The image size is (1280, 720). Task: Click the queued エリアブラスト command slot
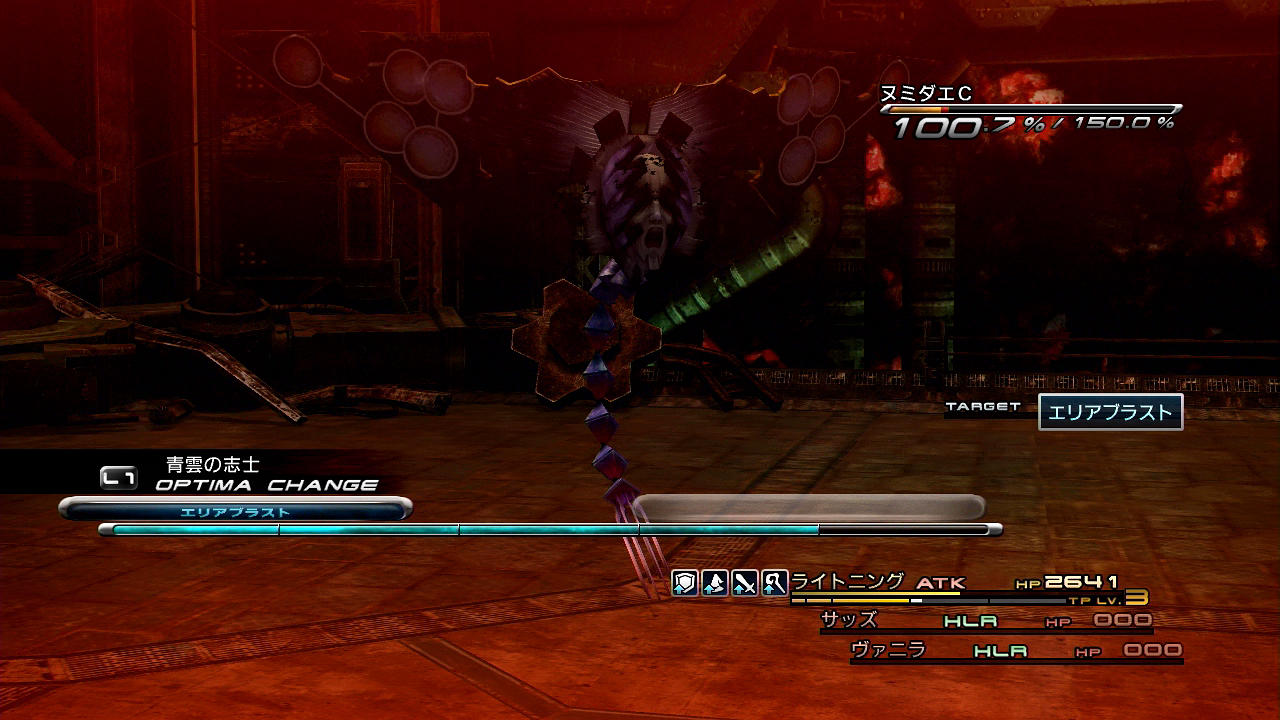pyautogui.click(x=236, y=511)
